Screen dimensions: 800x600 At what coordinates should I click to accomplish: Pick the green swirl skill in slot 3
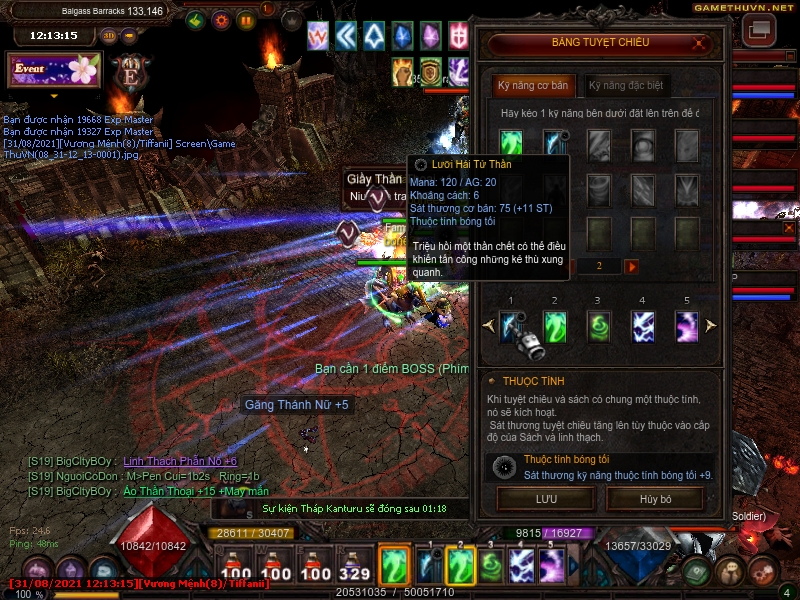599,326
